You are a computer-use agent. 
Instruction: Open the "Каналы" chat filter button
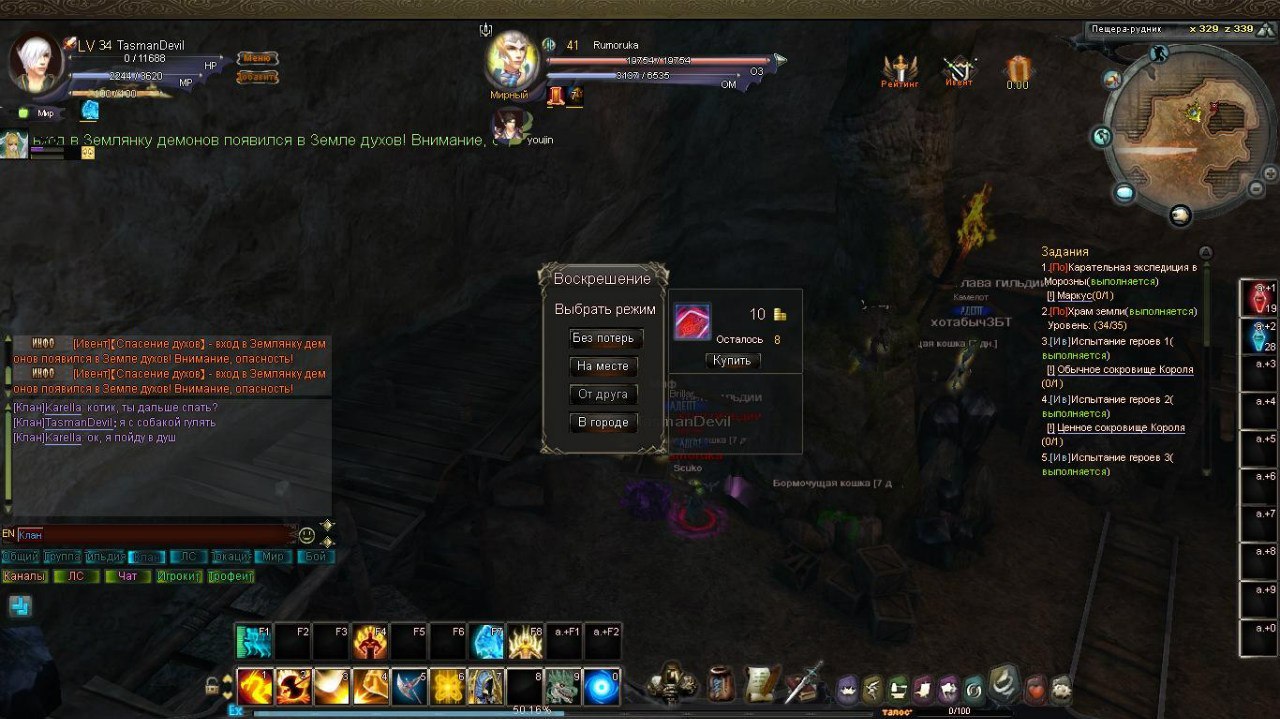point(24,576)
